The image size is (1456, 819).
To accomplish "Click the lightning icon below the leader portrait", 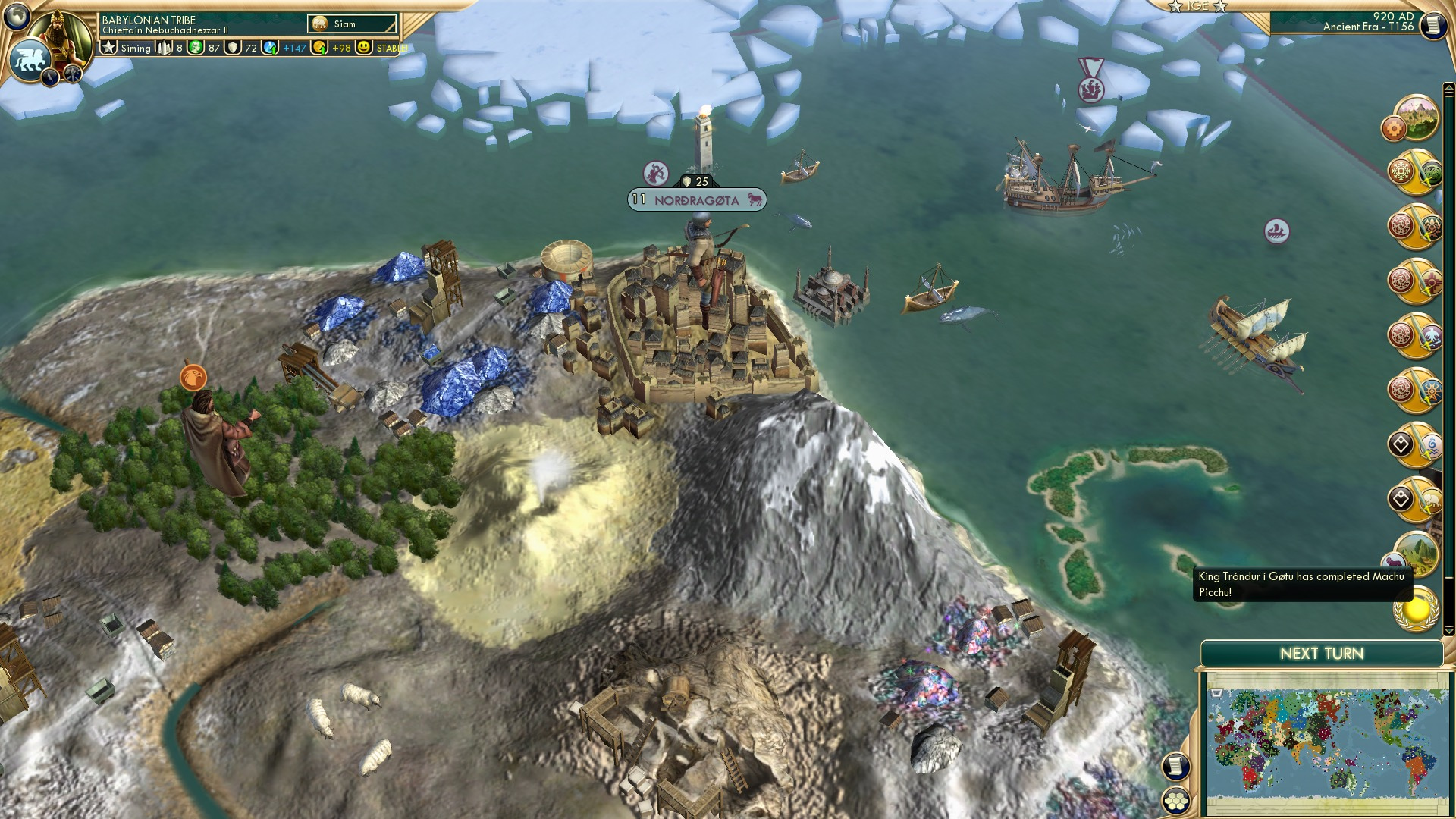I will click(50, 78).
